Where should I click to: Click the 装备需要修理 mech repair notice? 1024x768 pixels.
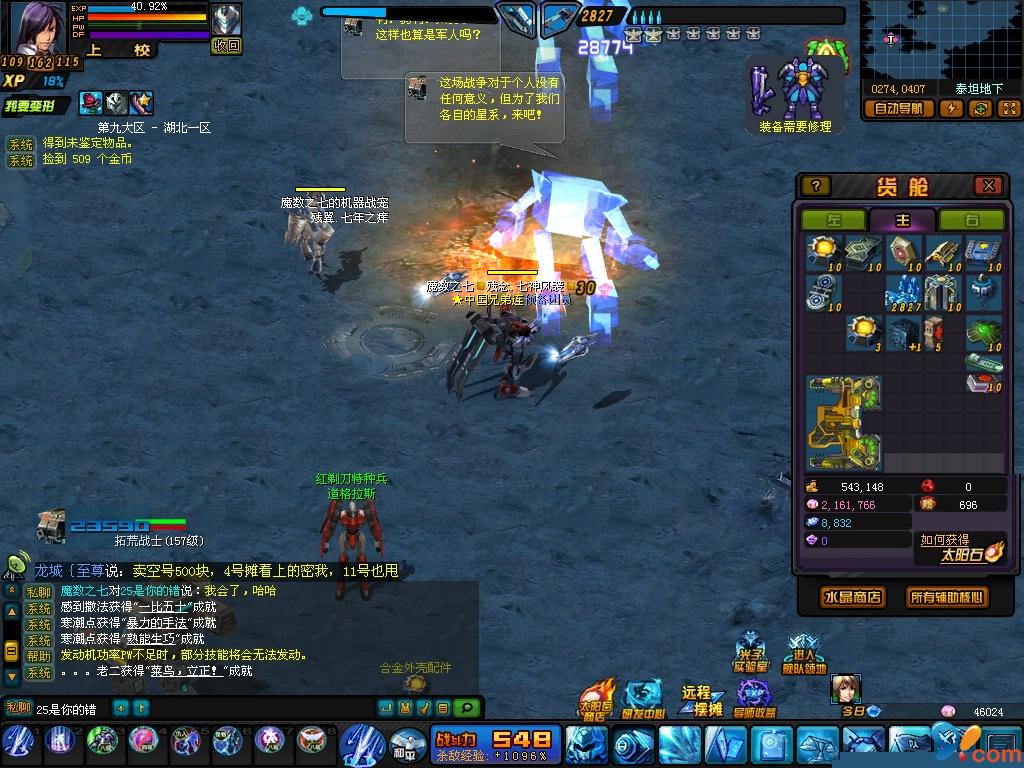(795, 96)
